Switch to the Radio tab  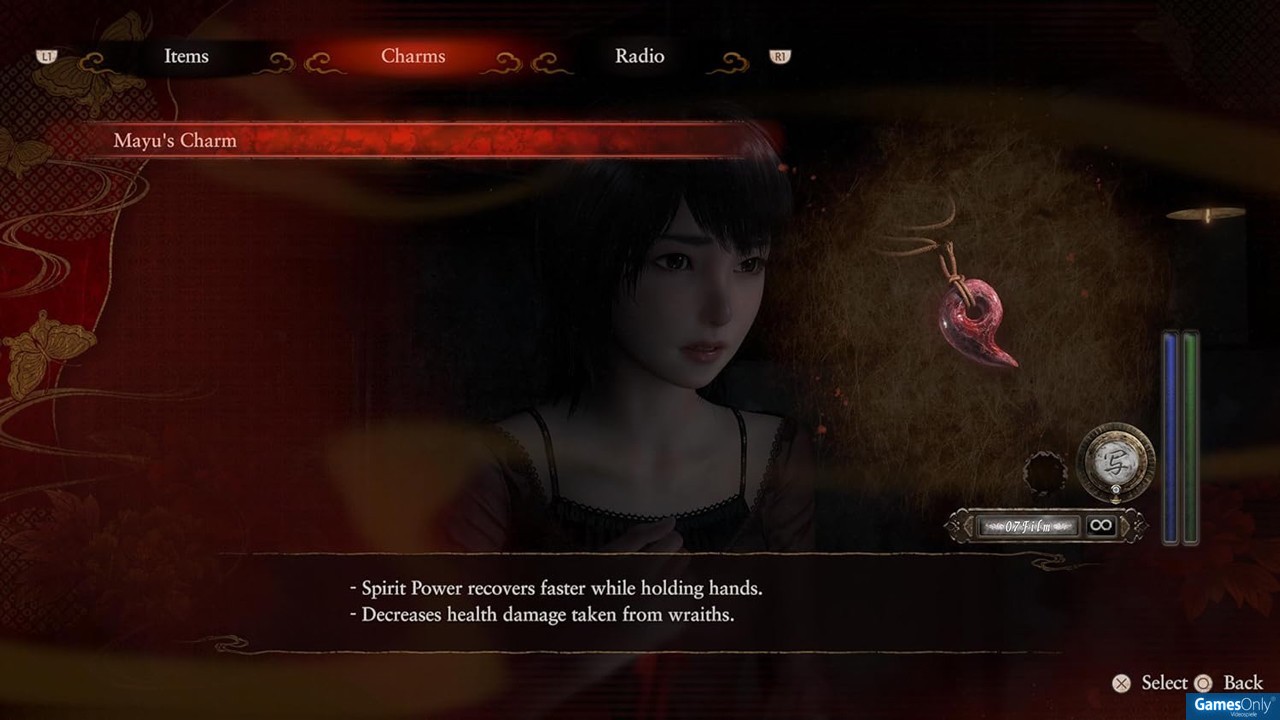point(639,57)
